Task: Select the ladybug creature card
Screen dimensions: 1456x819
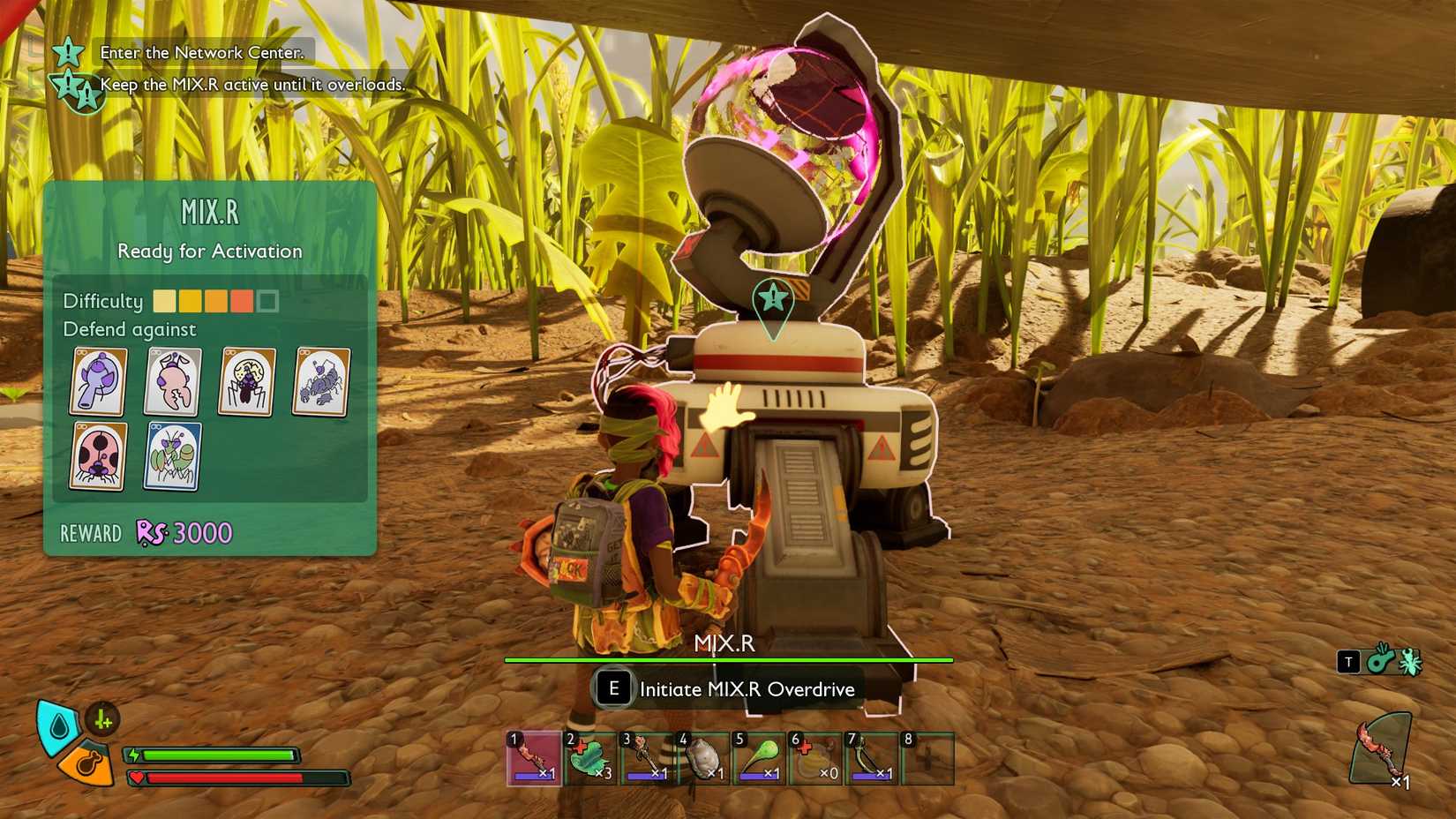Action: pyautogui.click(x=98, y=456)
